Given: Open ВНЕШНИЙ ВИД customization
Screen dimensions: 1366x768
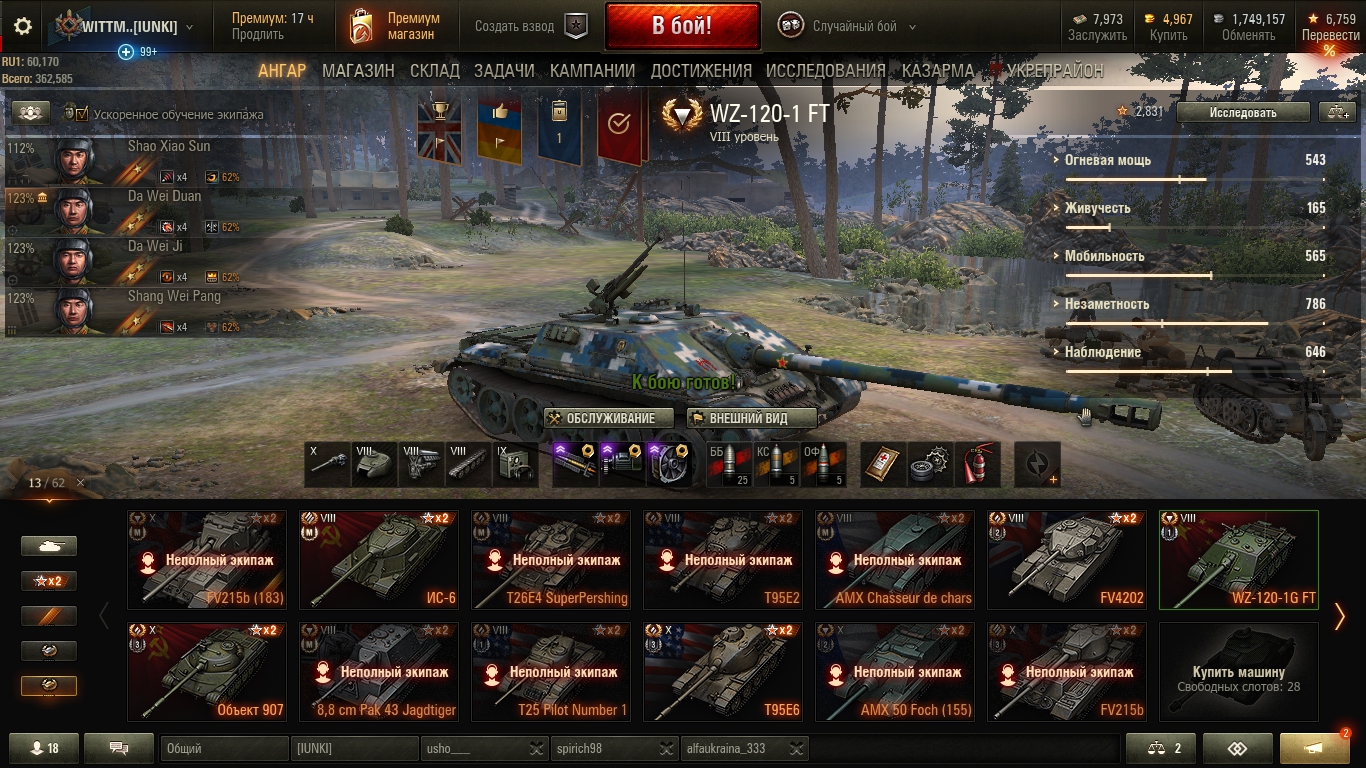Looking at the screenshot, I should [752, 418].
